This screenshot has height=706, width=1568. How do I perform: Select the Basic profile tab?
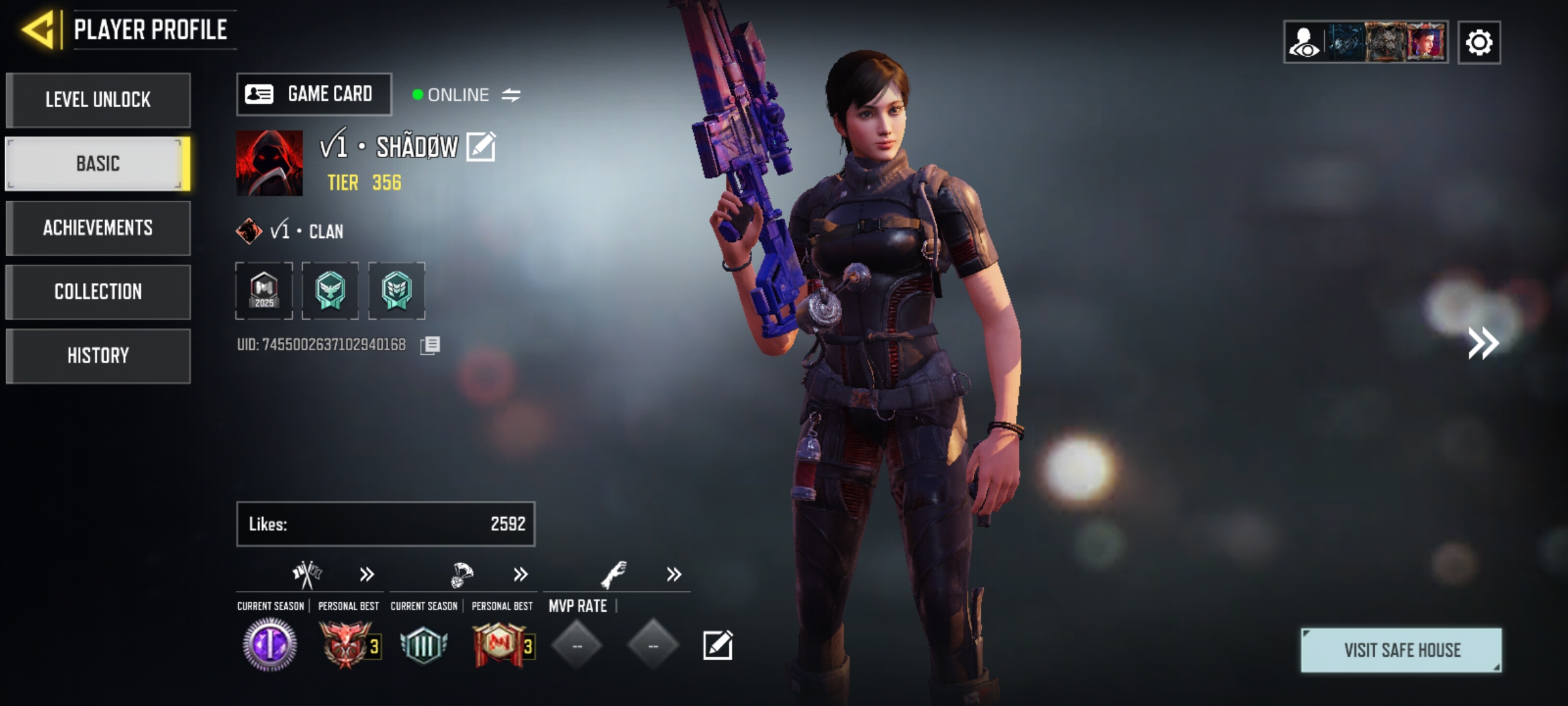[98, 163]
